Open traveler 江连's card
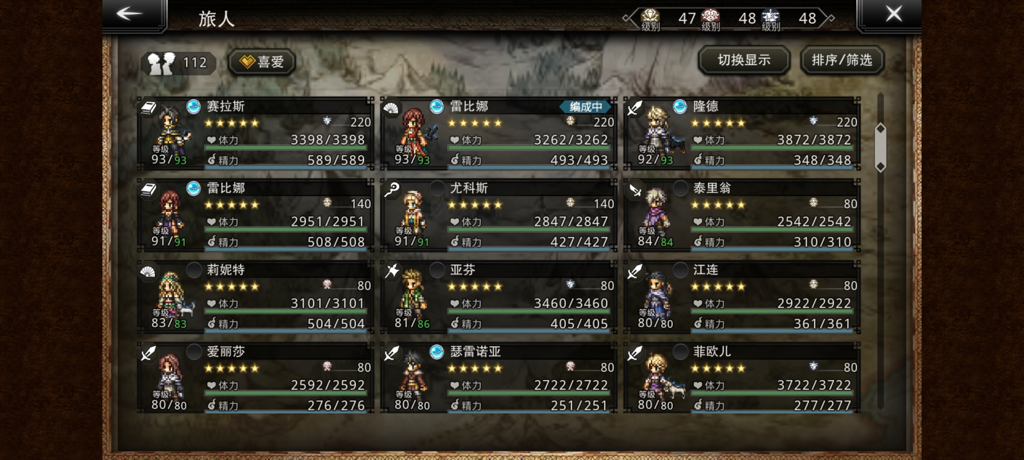 point(741,296)
